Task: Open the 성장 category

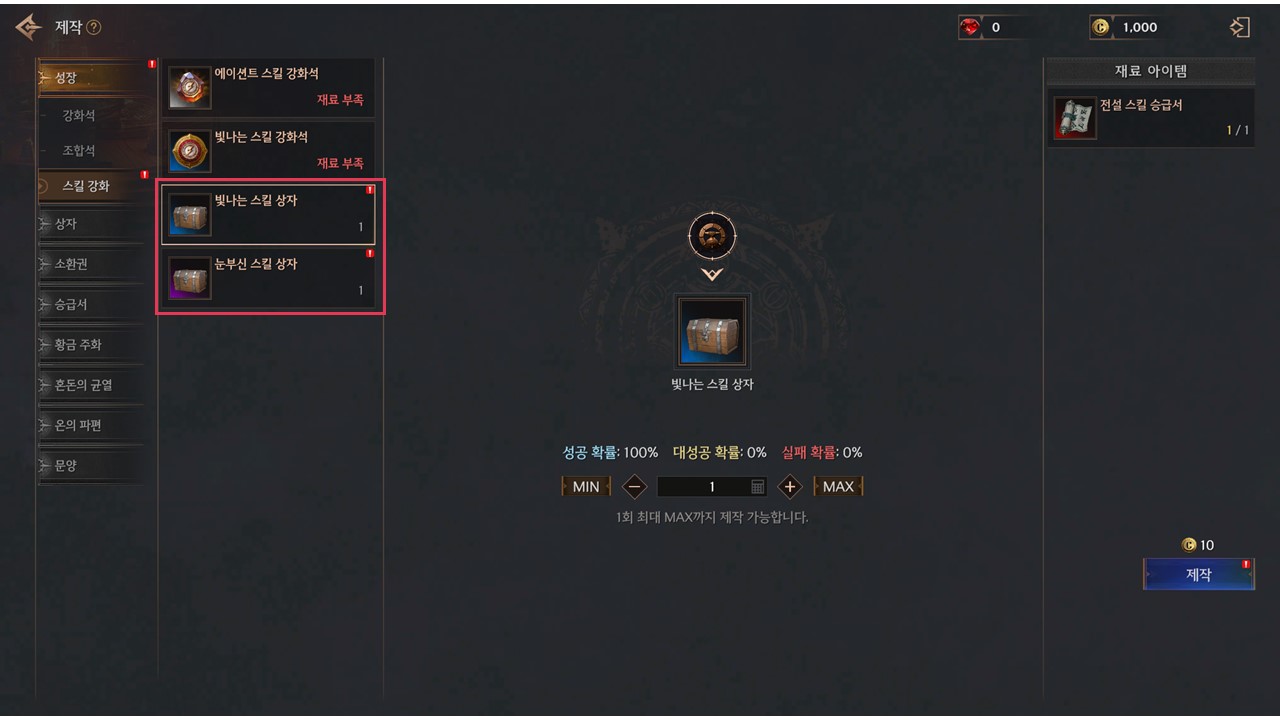Action: click(88, 78)
